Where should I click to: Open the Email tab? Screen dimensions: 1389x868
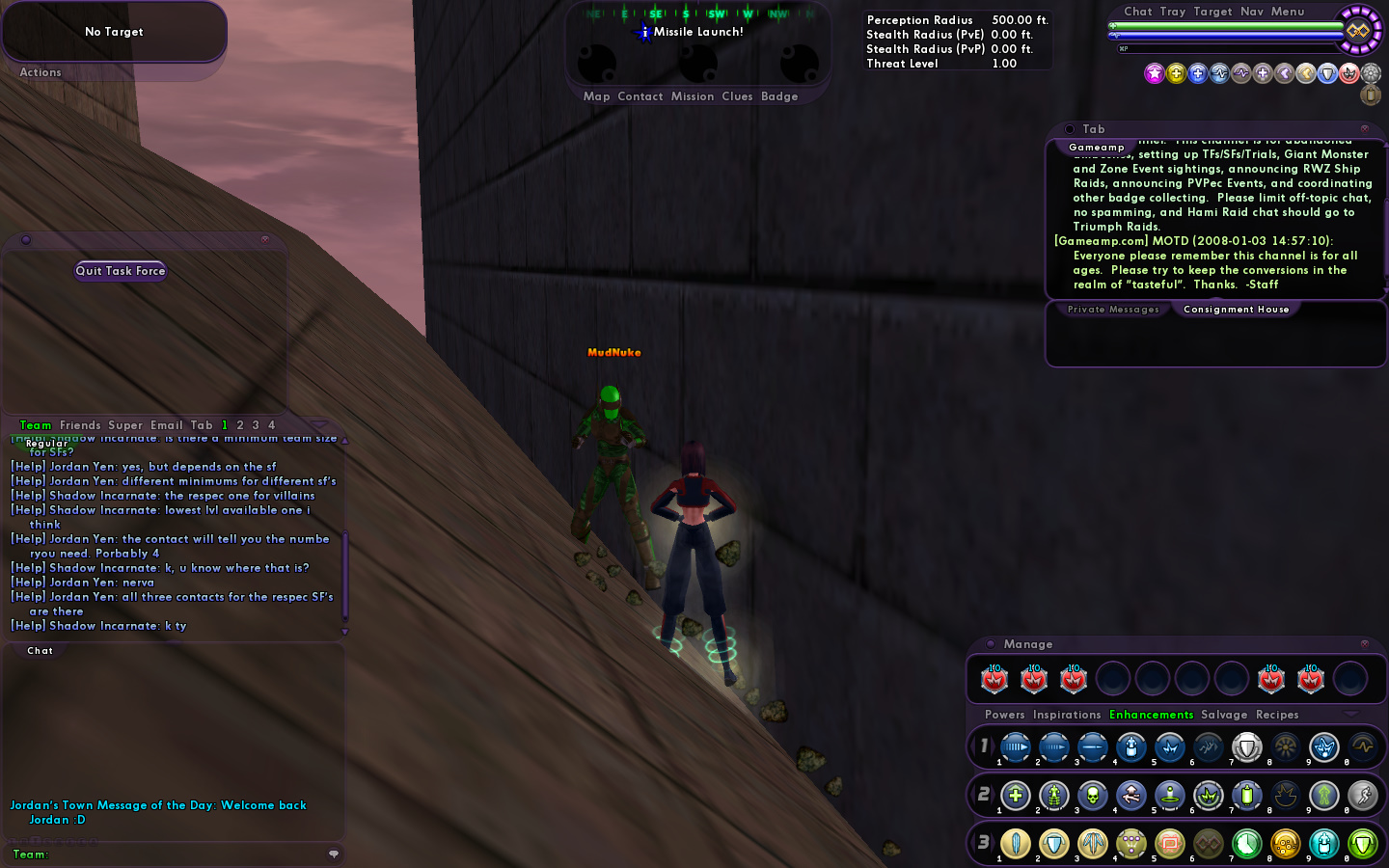(166, 425)
